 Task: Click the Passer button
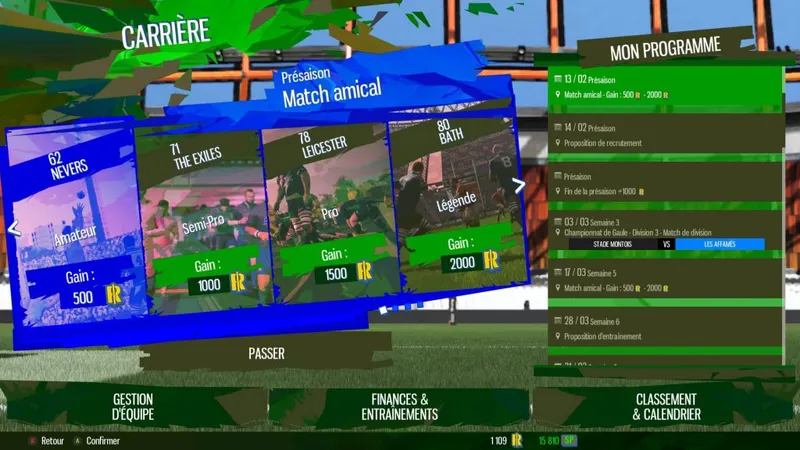click(x=266, y=353)
